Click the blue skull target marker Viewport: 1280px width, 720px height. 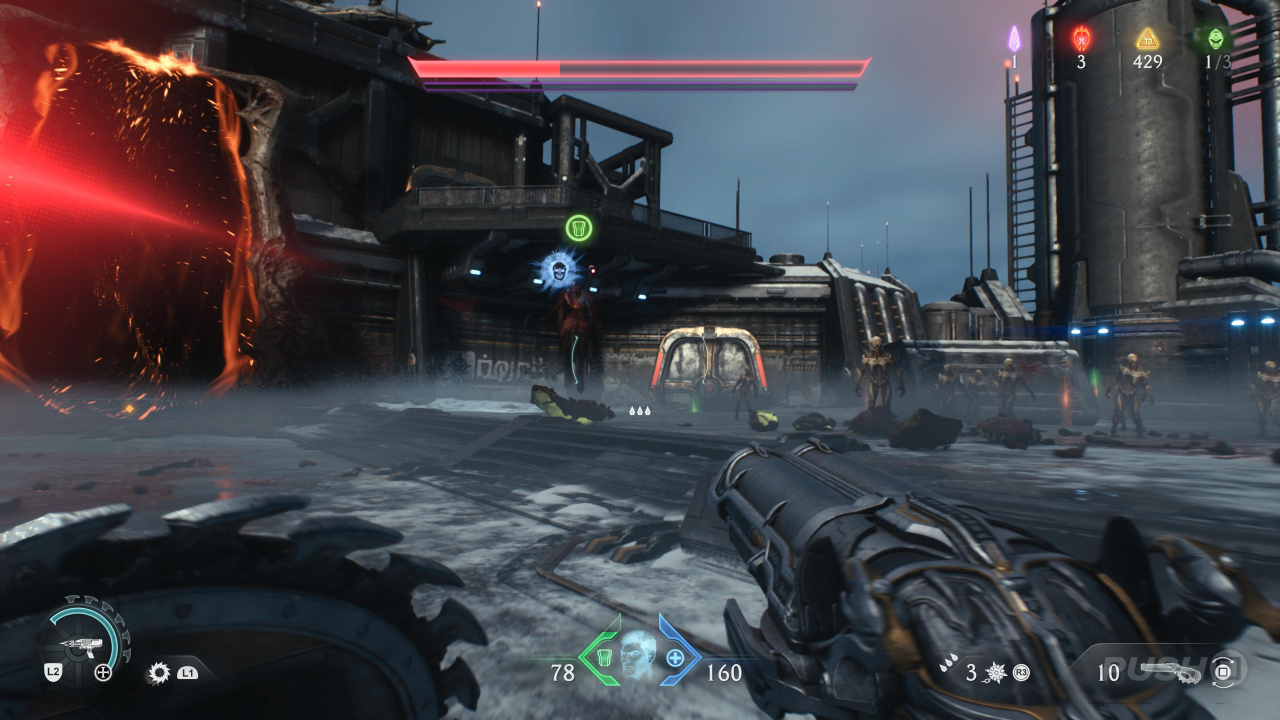click(556, 269)
